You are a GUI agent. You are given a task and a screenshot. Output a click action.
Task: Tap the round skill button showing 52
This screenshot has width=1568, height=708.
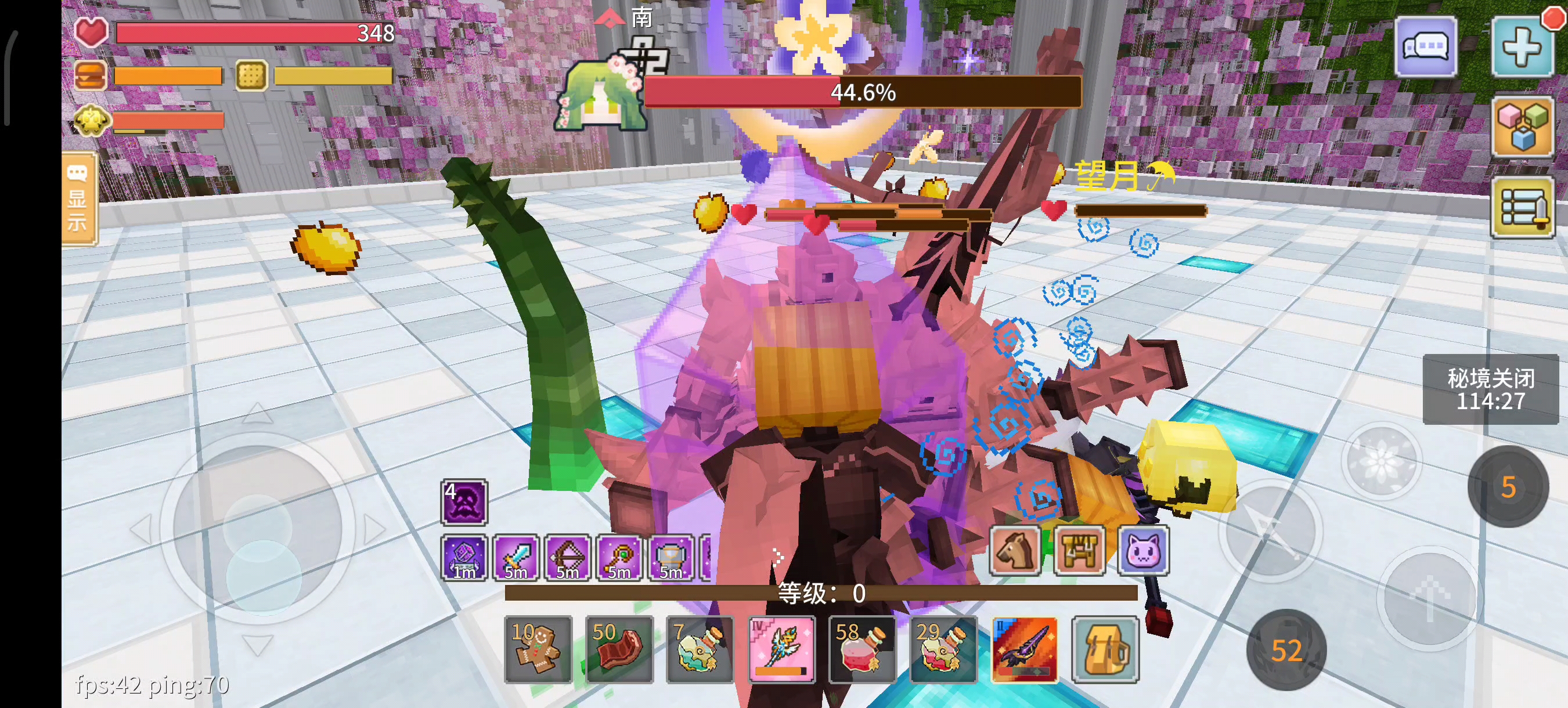click(1286, 650)
